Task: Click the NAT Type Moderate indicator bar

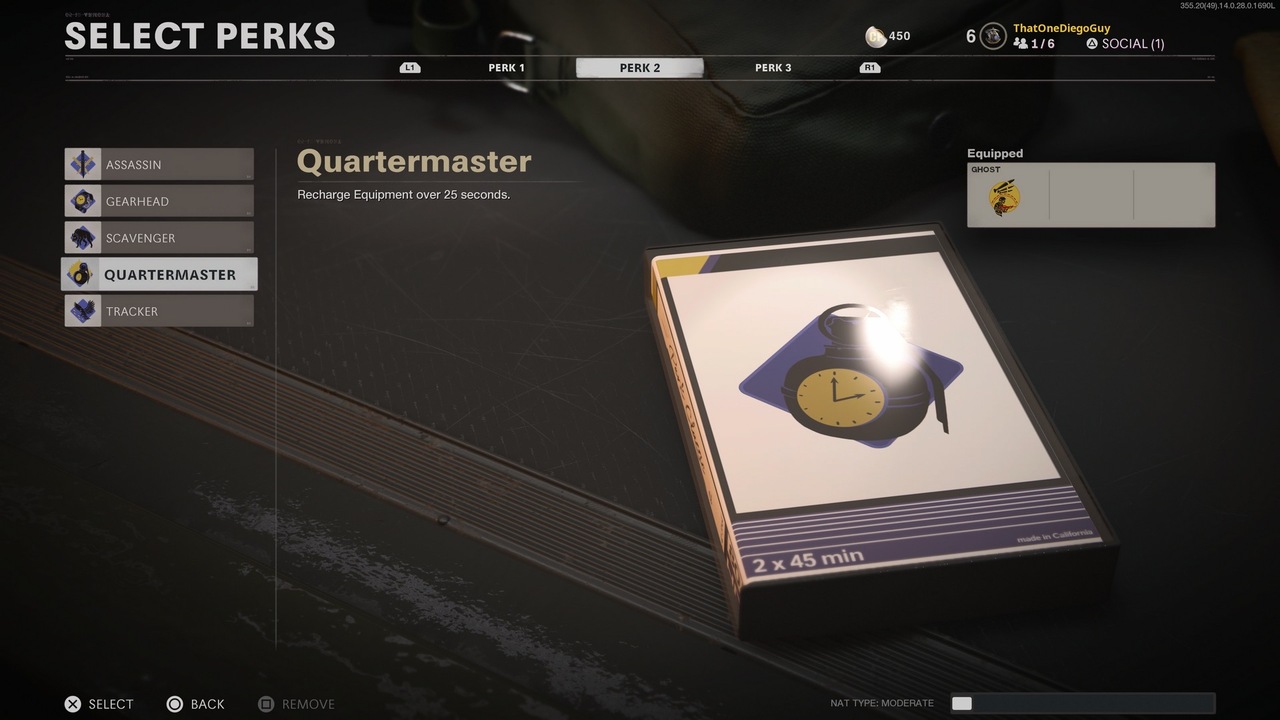Action: [x=1081, y=703]
